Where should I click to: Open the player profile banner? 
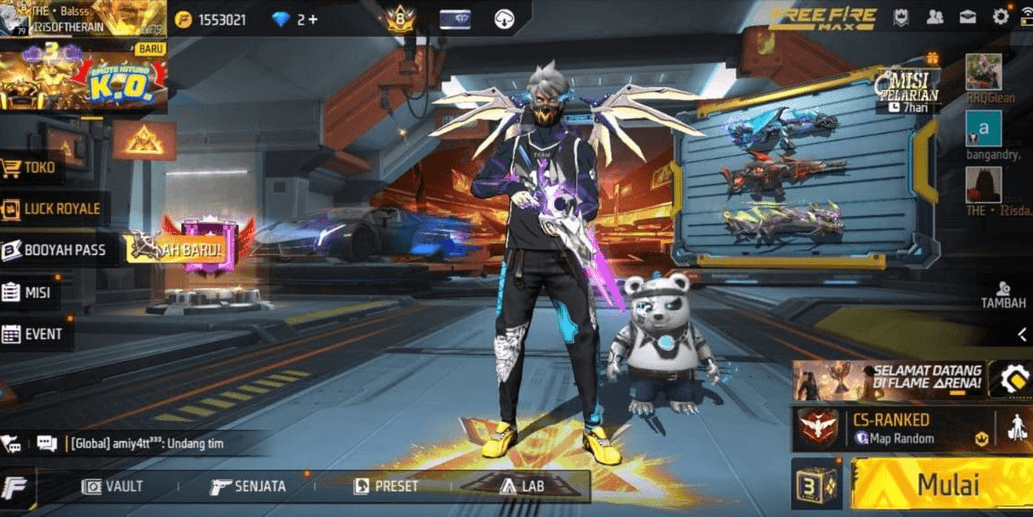click(x=82, y=17)
